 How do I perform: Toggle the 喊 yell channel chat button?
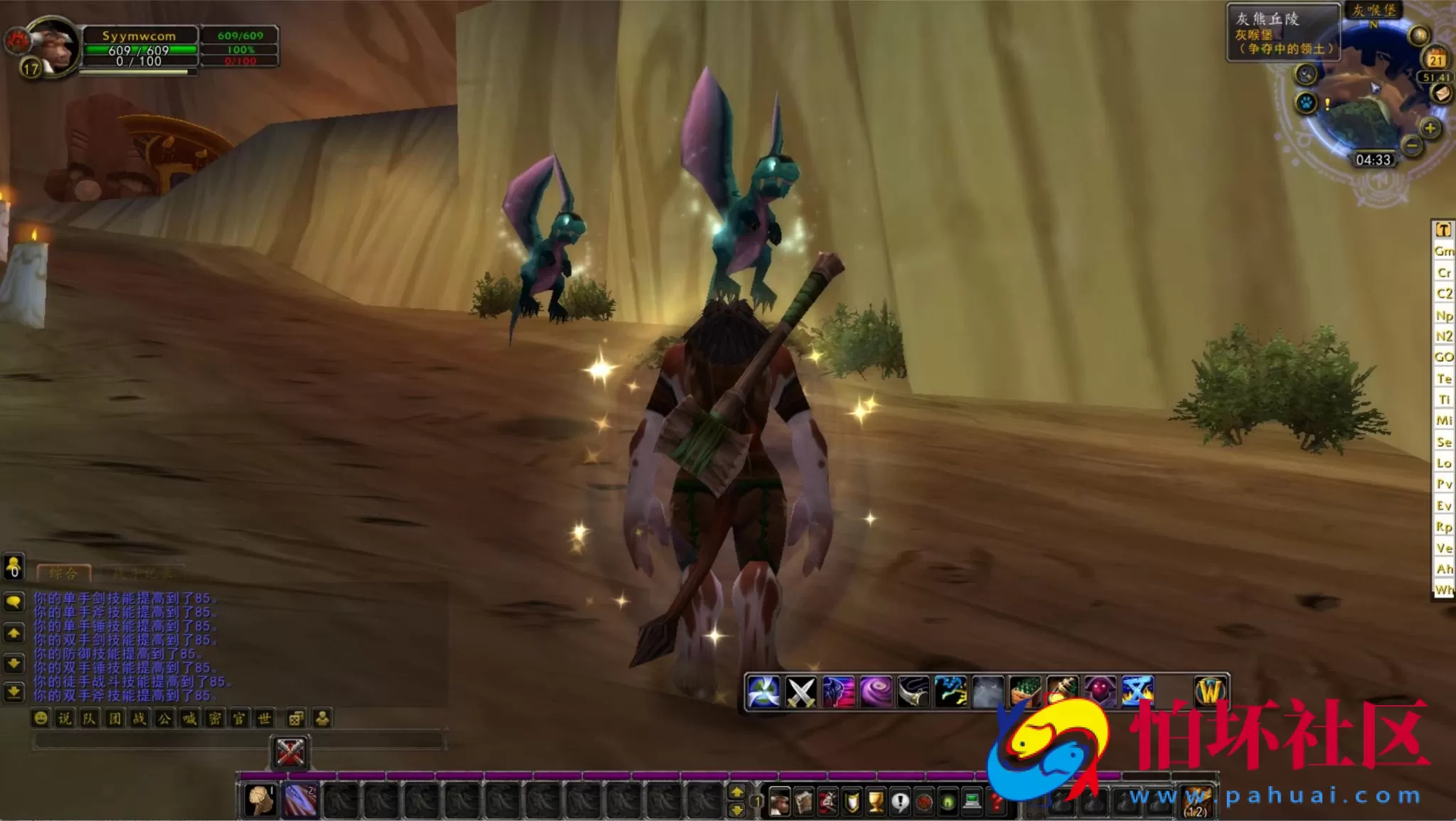pos(189,717)
